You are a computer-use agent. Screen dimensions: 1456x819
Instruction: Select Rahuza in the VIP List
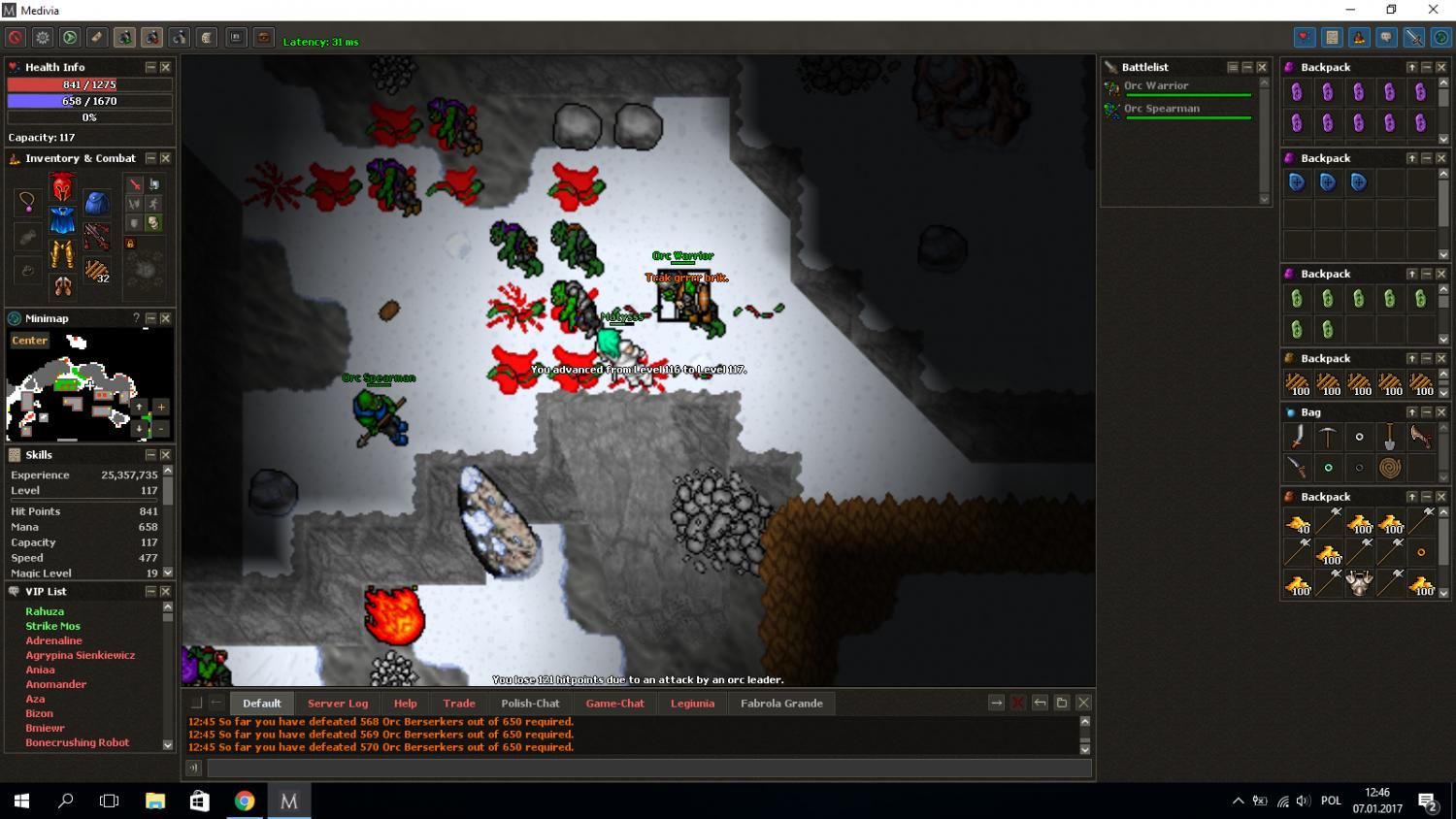pyautogui.click(x=45, y=611)
